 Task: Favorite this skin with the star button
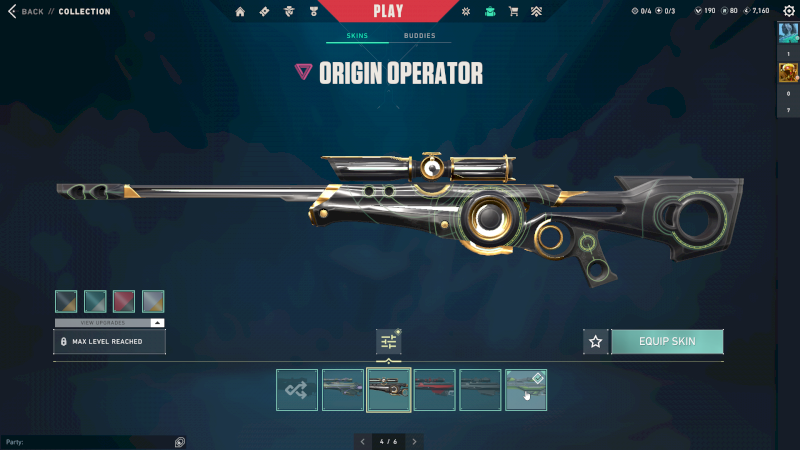pos(596,342)
